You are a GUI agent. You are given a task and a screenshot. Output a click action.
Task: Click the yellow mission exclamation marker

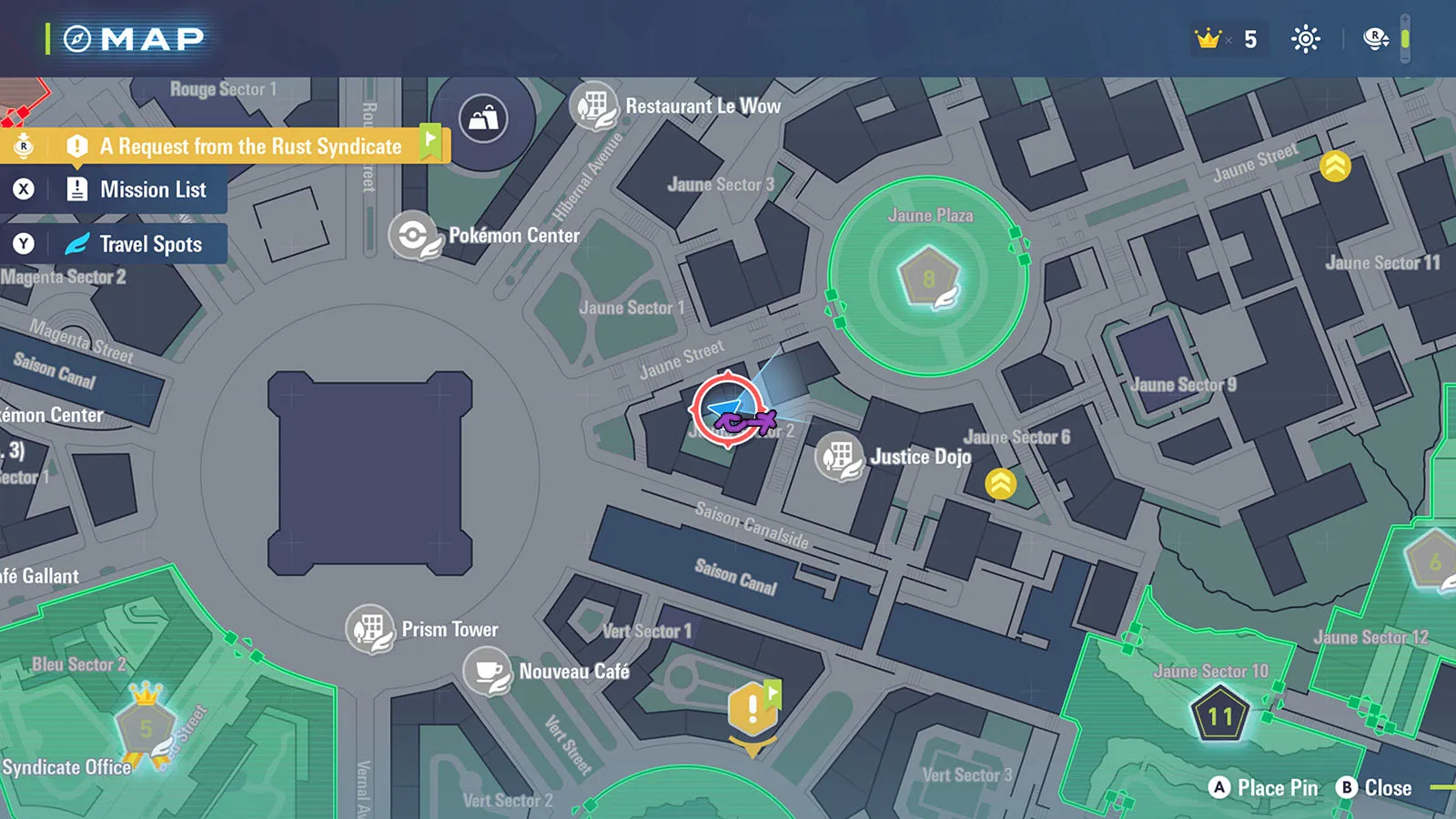(753, 709)
